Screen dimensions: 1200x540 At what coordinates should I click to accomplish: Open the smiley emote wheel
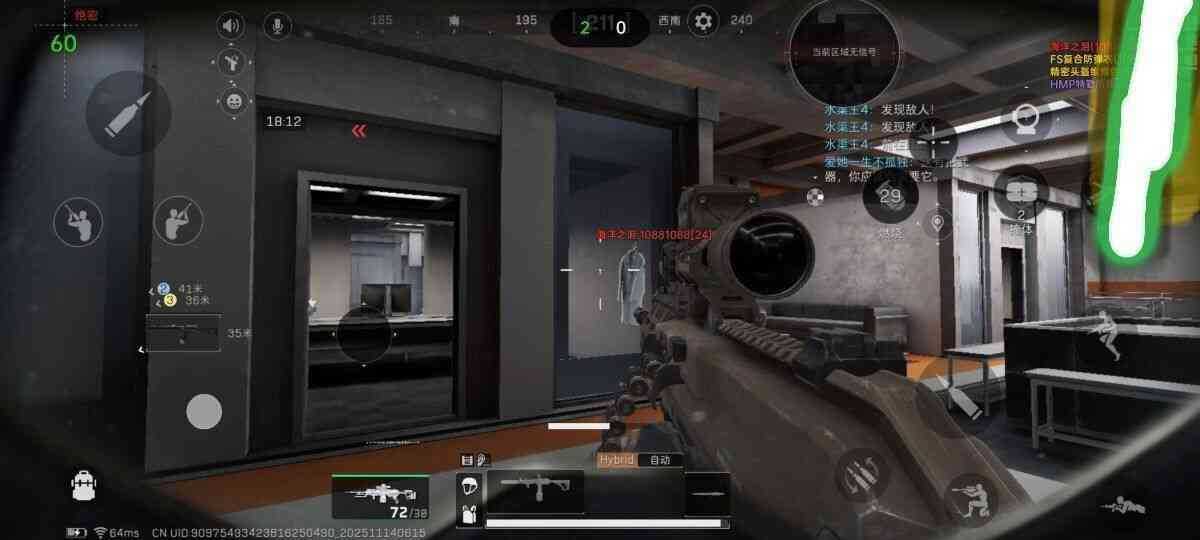click(x=232, y=100)
